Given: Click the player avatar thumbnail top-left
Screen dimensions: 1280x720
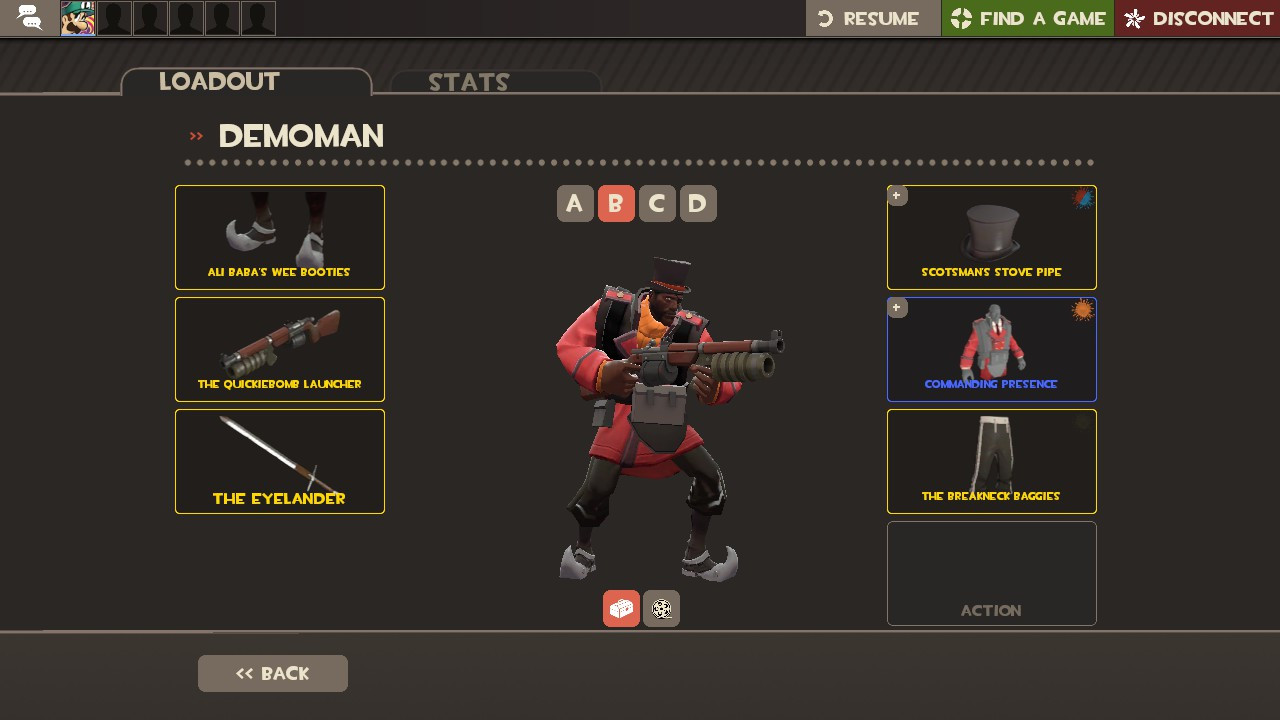Looking at the screenshot, I should click(x=77, y=17).
